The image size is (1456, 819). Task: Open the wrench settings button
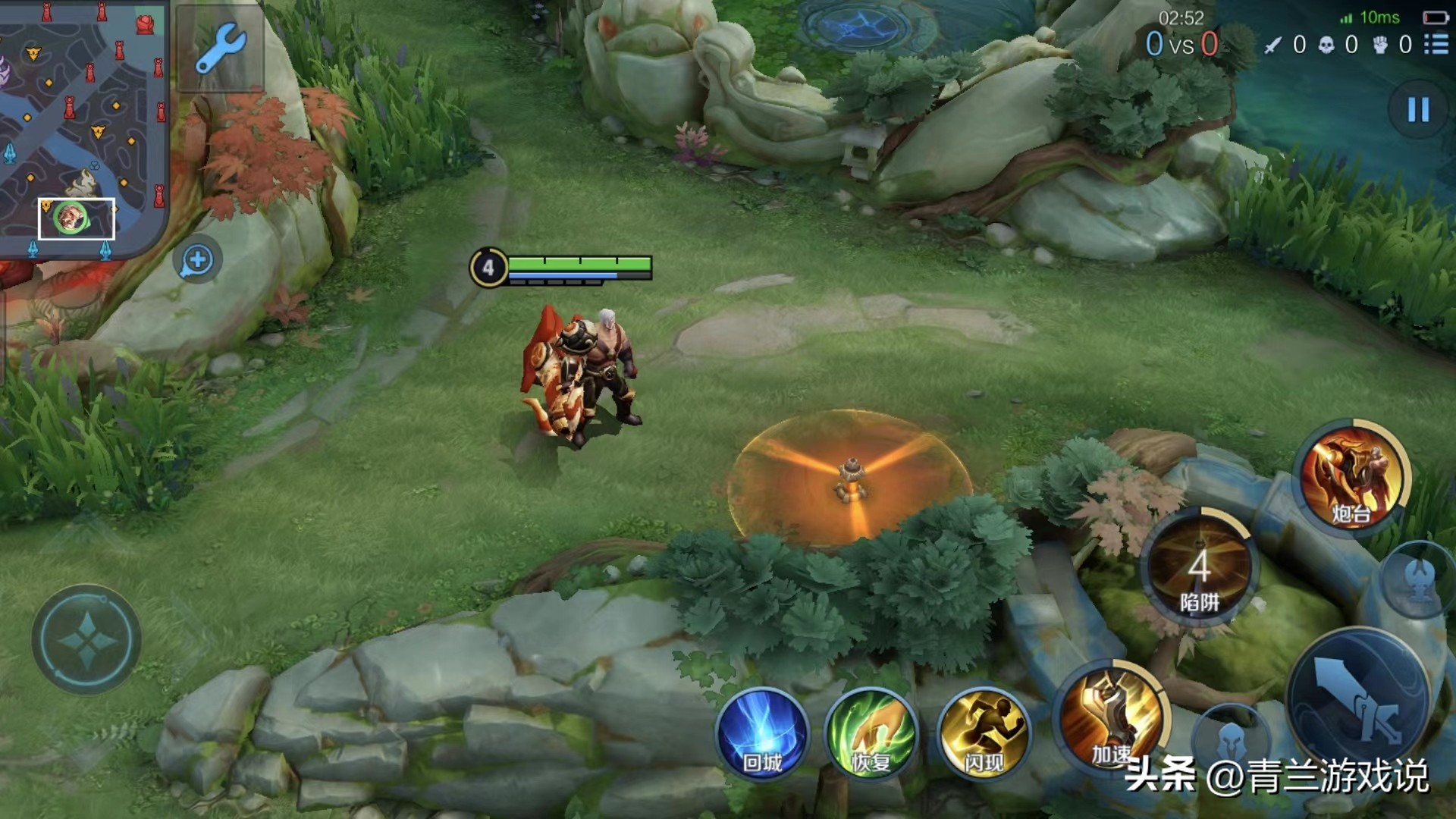click(x=220, y=47)
